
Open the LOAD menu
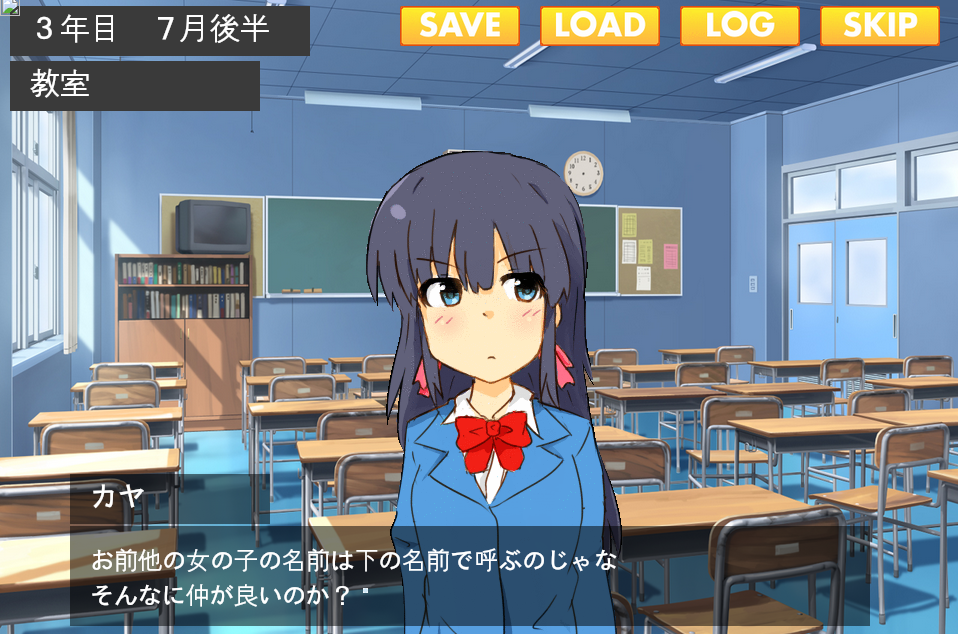600,26
